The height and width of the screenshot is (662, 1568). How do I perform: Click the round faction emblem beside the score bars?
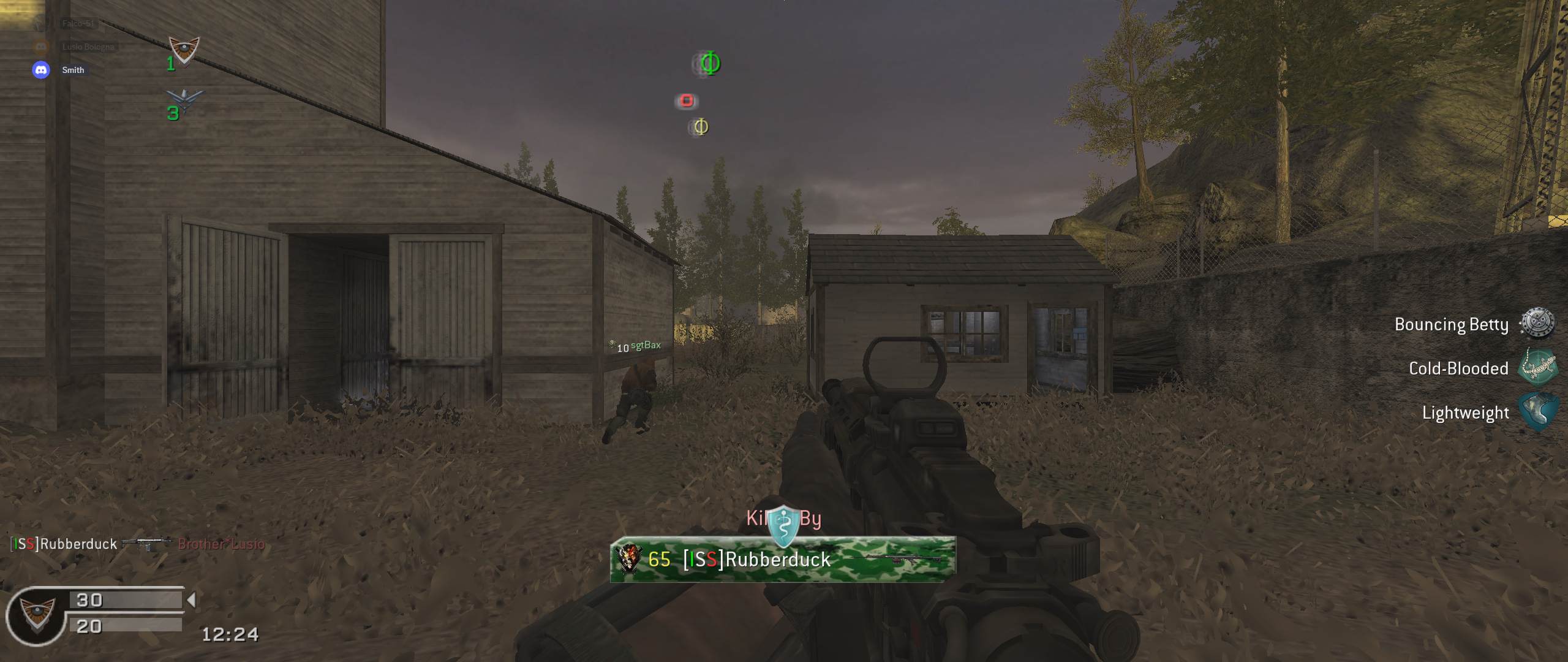click(x=36, y=615)
